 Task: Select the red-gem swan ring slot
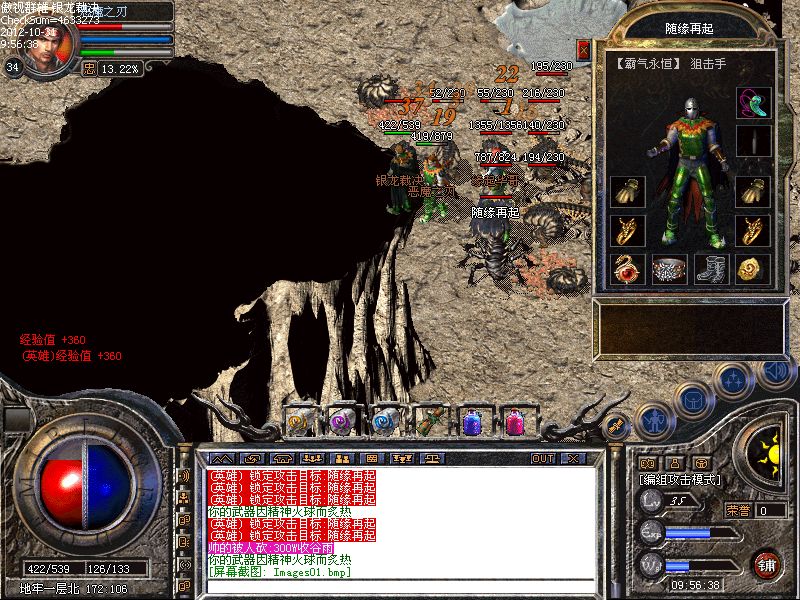pyautogui.click(x=627, y=268)
